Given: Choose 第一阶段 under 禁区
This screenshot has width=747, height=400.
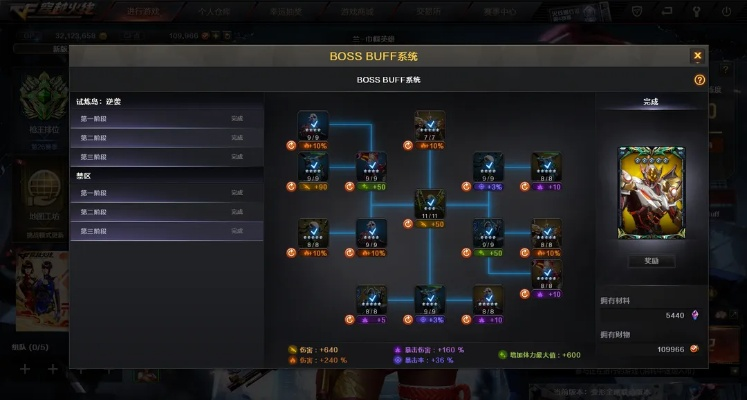Looking at the screenshot, I should point(165,193).
